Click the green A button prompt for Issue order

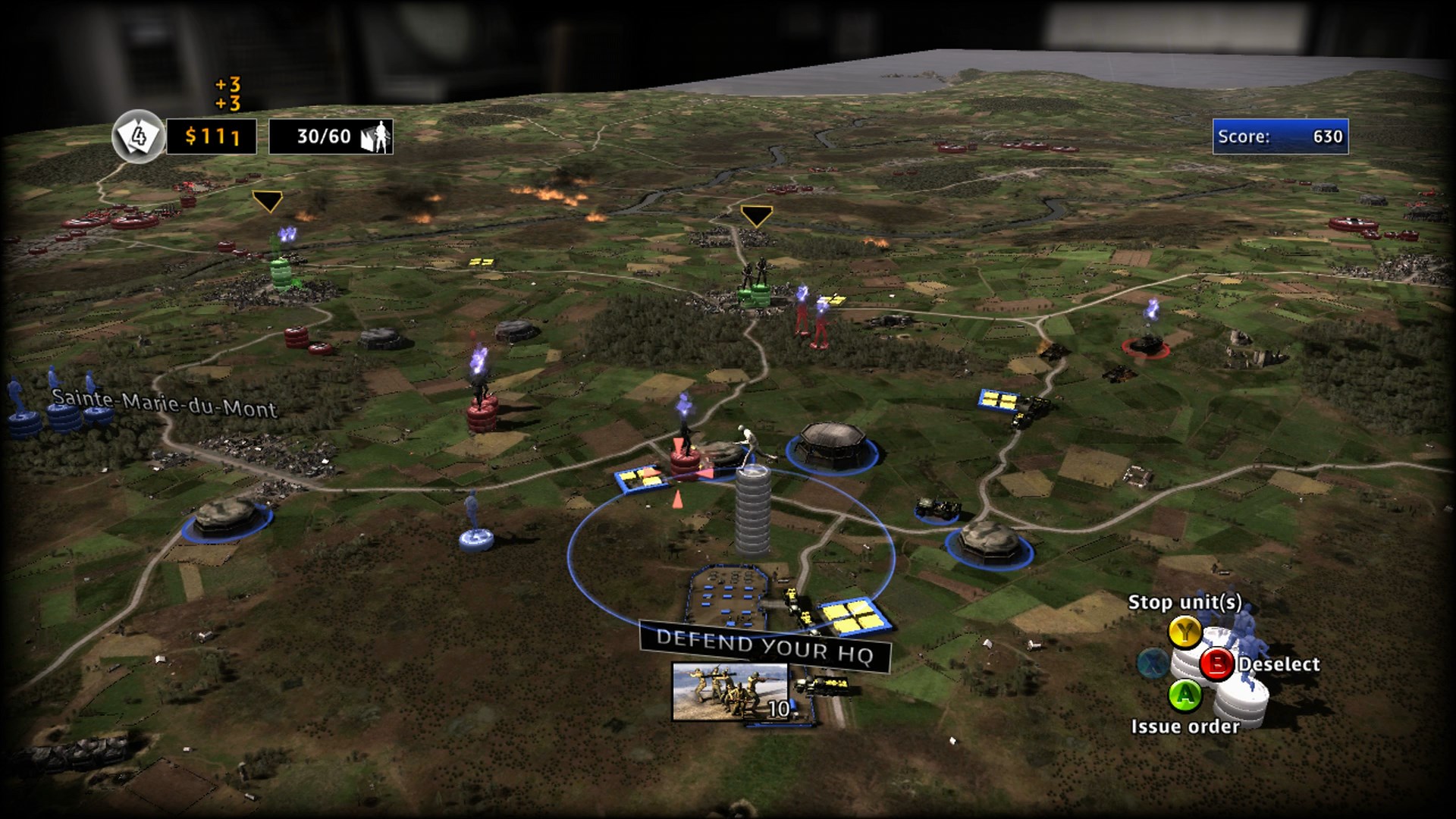[1185, 696]
